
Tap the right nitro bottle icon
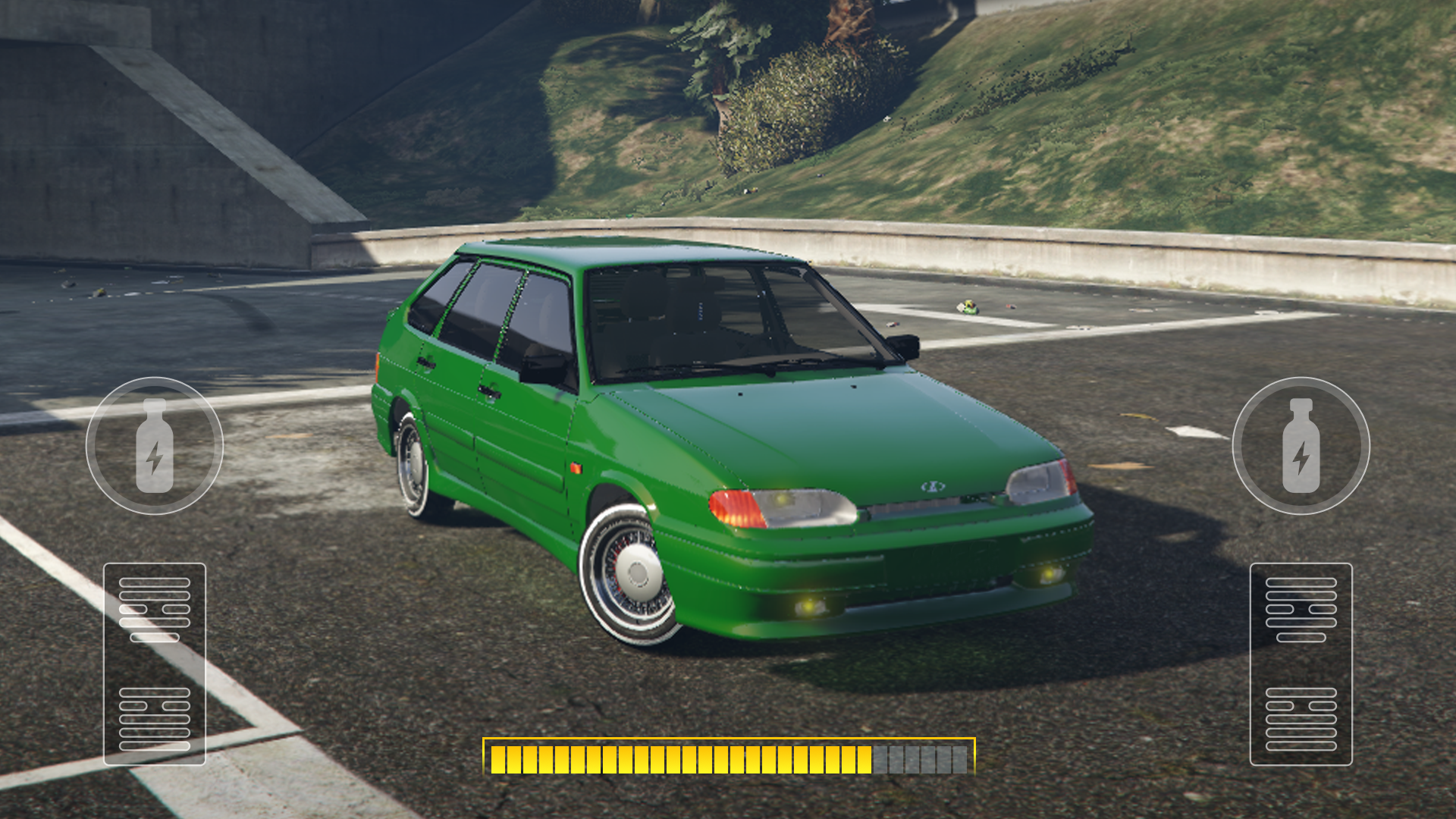(x=1301, y=444)
